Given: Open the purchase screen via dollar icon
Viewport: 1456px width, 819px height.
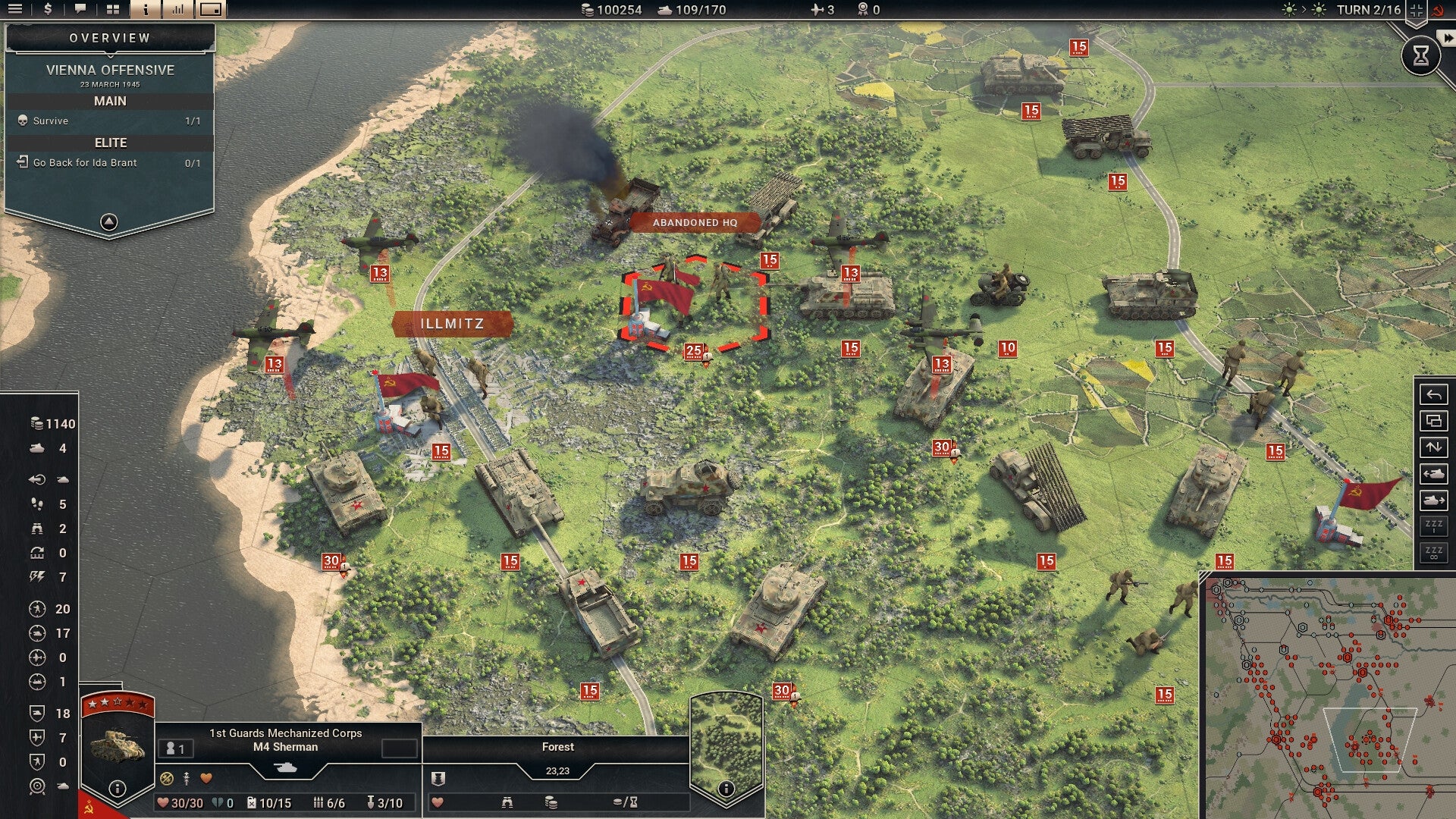Looking at the screenshot, I should [x=47, y=10].
